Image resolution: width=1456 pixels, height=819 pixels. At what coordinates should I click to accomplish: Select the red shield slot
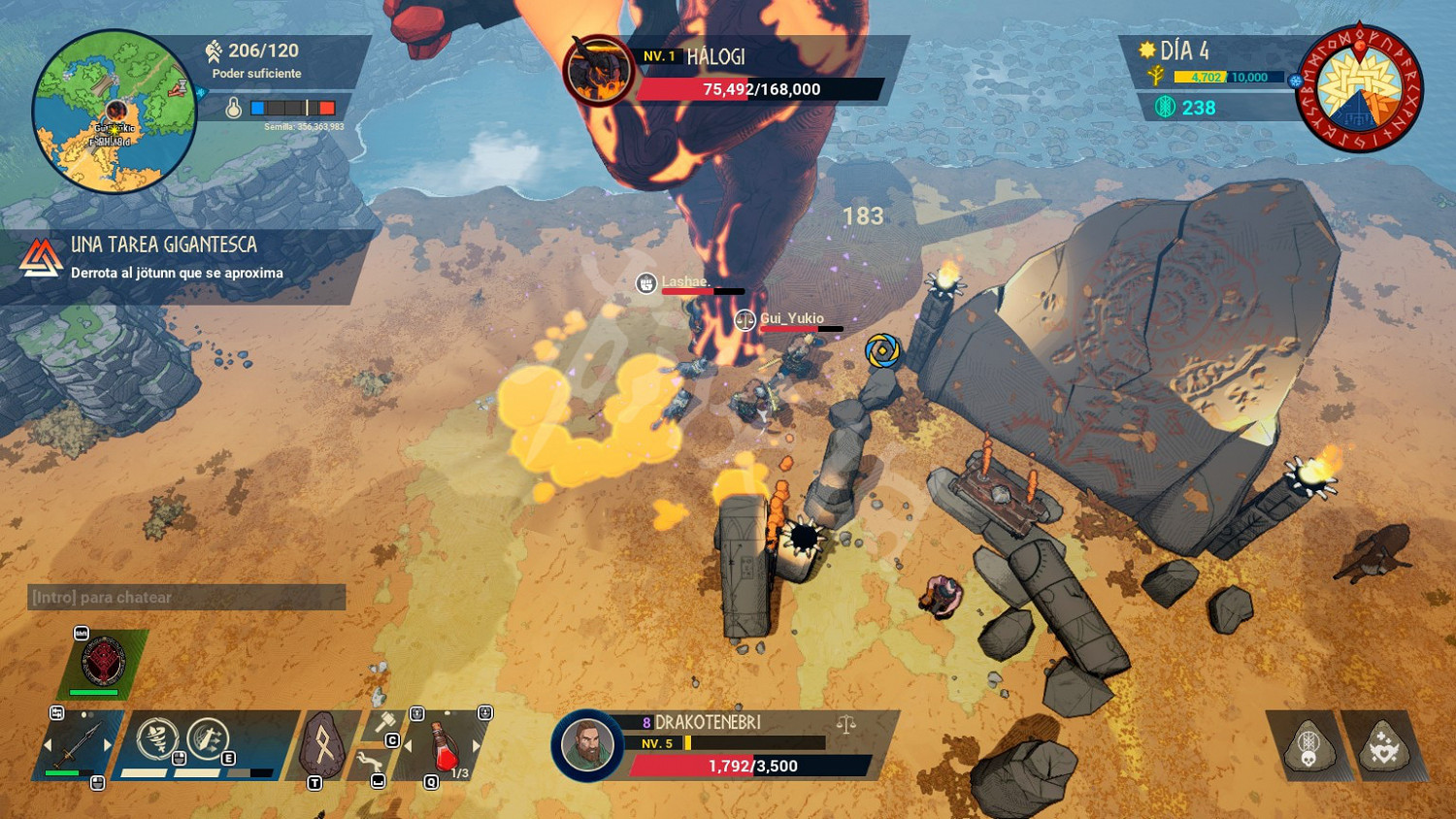103,661
